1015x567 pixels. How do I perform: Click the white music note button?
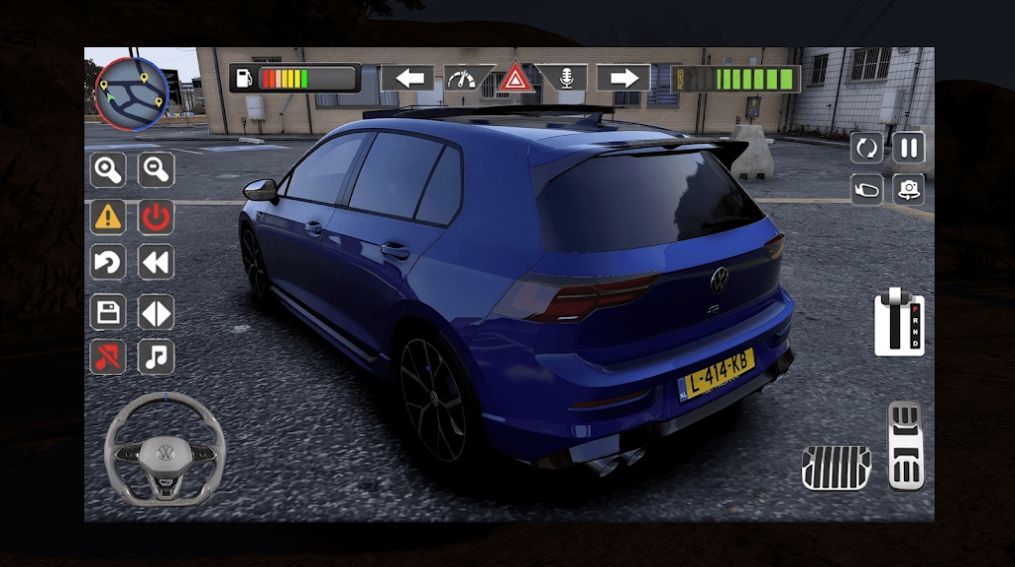point(156,357)
